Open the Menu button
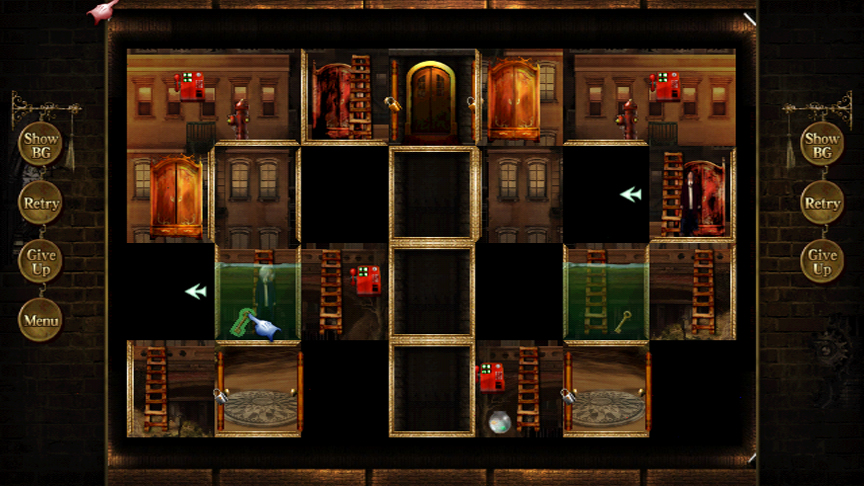The width and height of the screenshot is (864, 486). coord(41,321)
